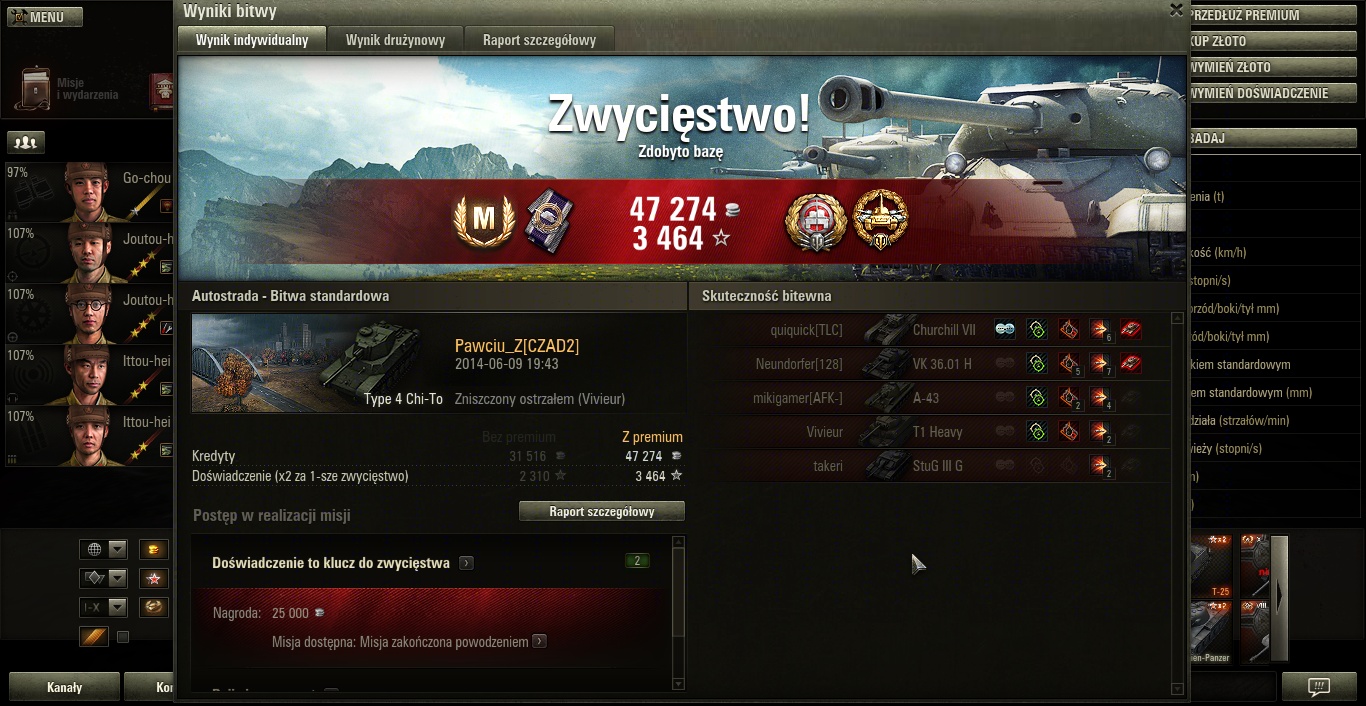Viewport: 1366px width, 706px height.
Task: Open the Misje i wydarzenia panel
Action: click(65, 89)
